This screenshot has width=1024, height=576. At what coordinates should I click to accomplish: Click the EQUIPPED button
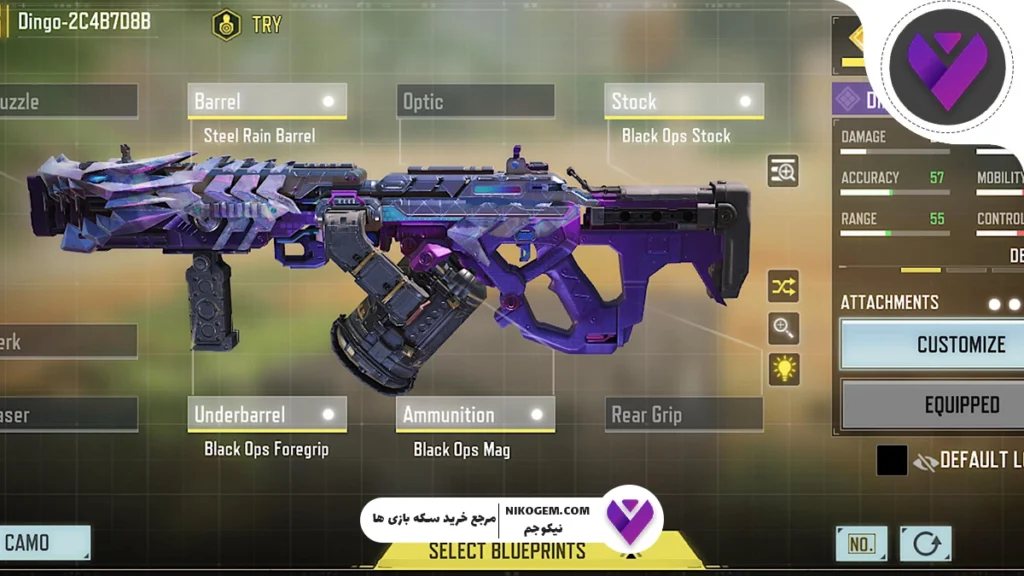click(933, 405)
